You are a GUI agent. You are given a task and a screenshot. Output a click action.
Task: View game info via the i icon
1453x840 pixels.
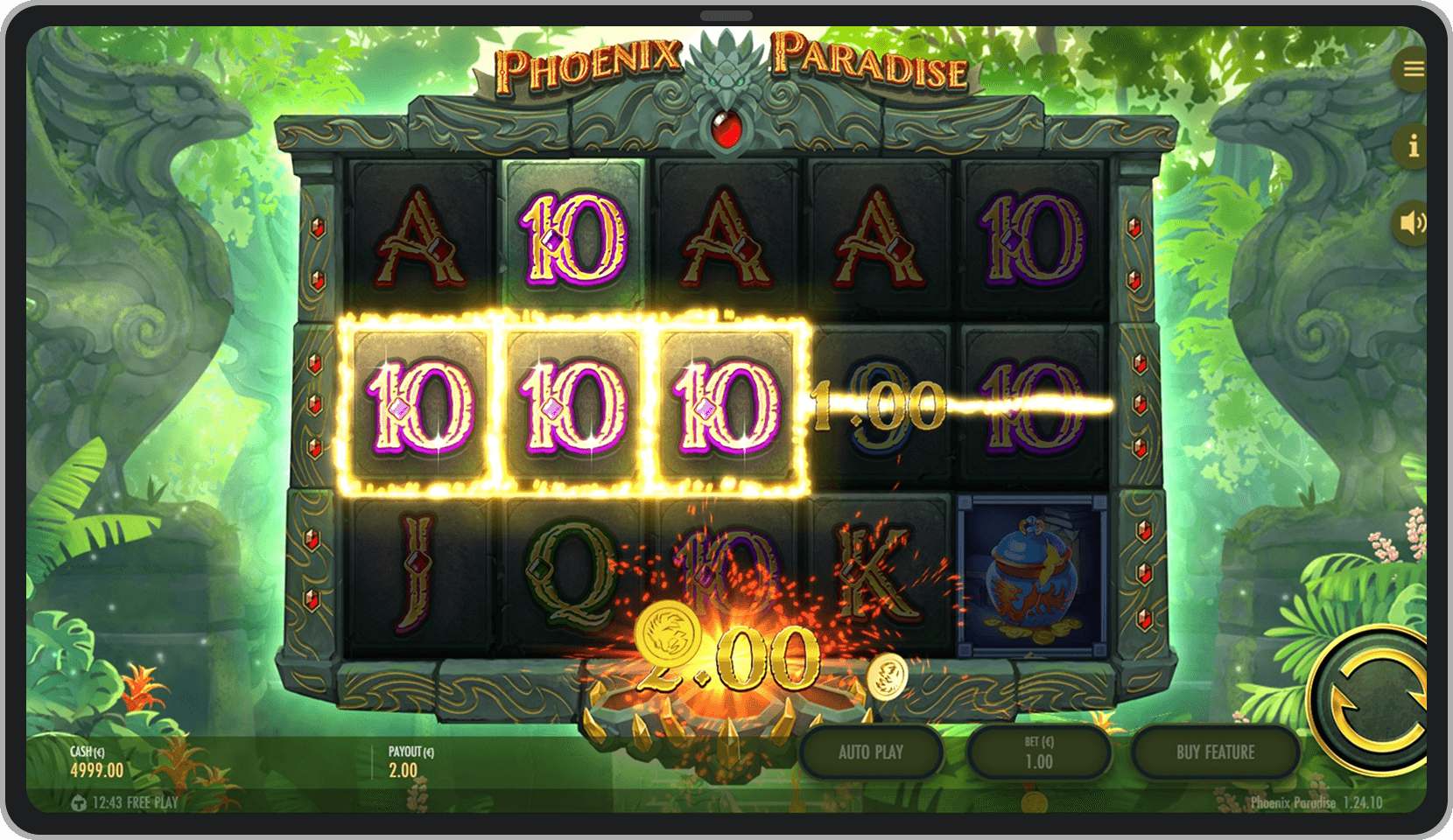coord(1412,147)
